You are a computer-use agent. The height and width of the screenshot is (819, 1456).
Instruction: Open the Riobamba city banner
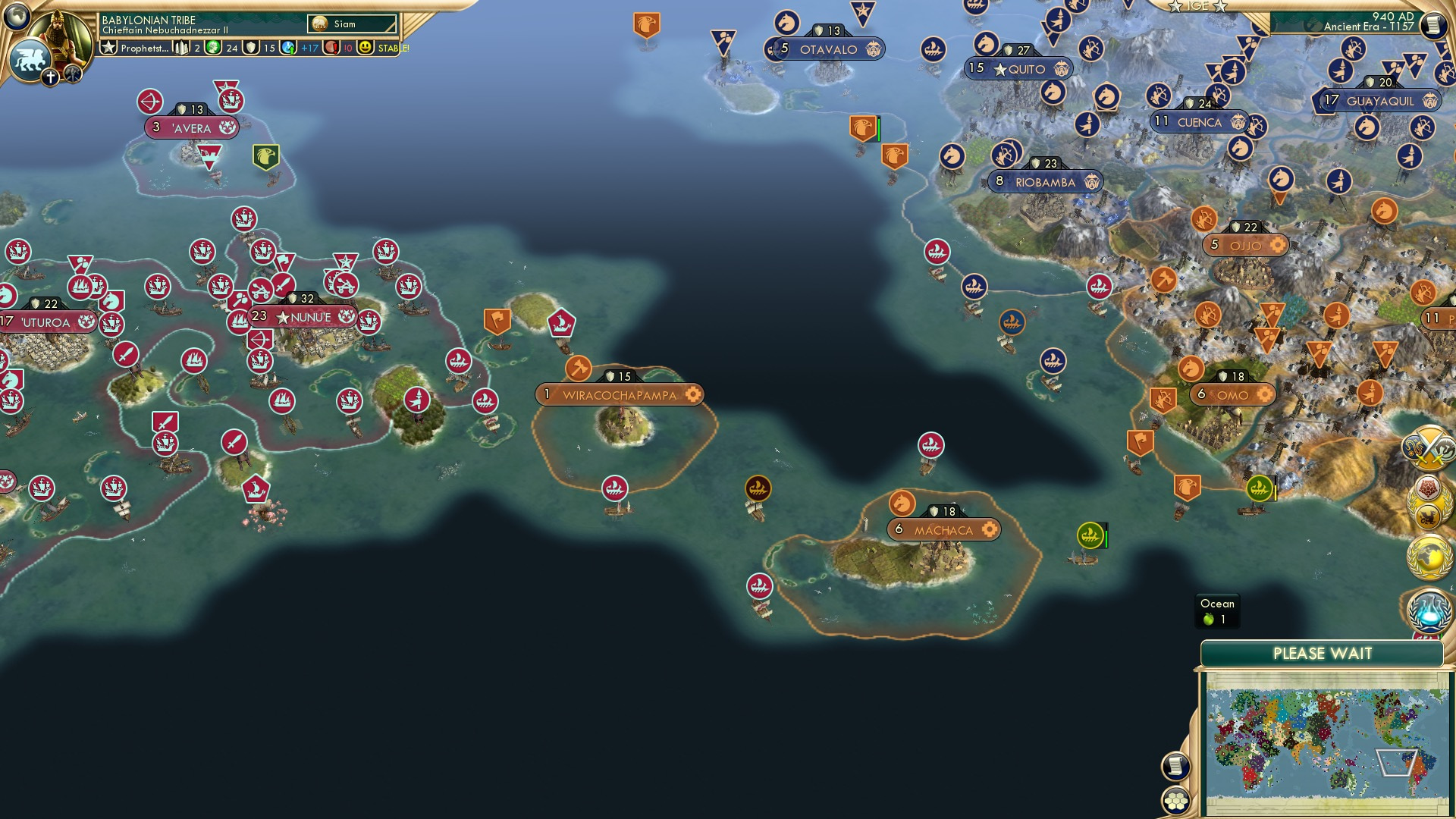[1045, 182]
